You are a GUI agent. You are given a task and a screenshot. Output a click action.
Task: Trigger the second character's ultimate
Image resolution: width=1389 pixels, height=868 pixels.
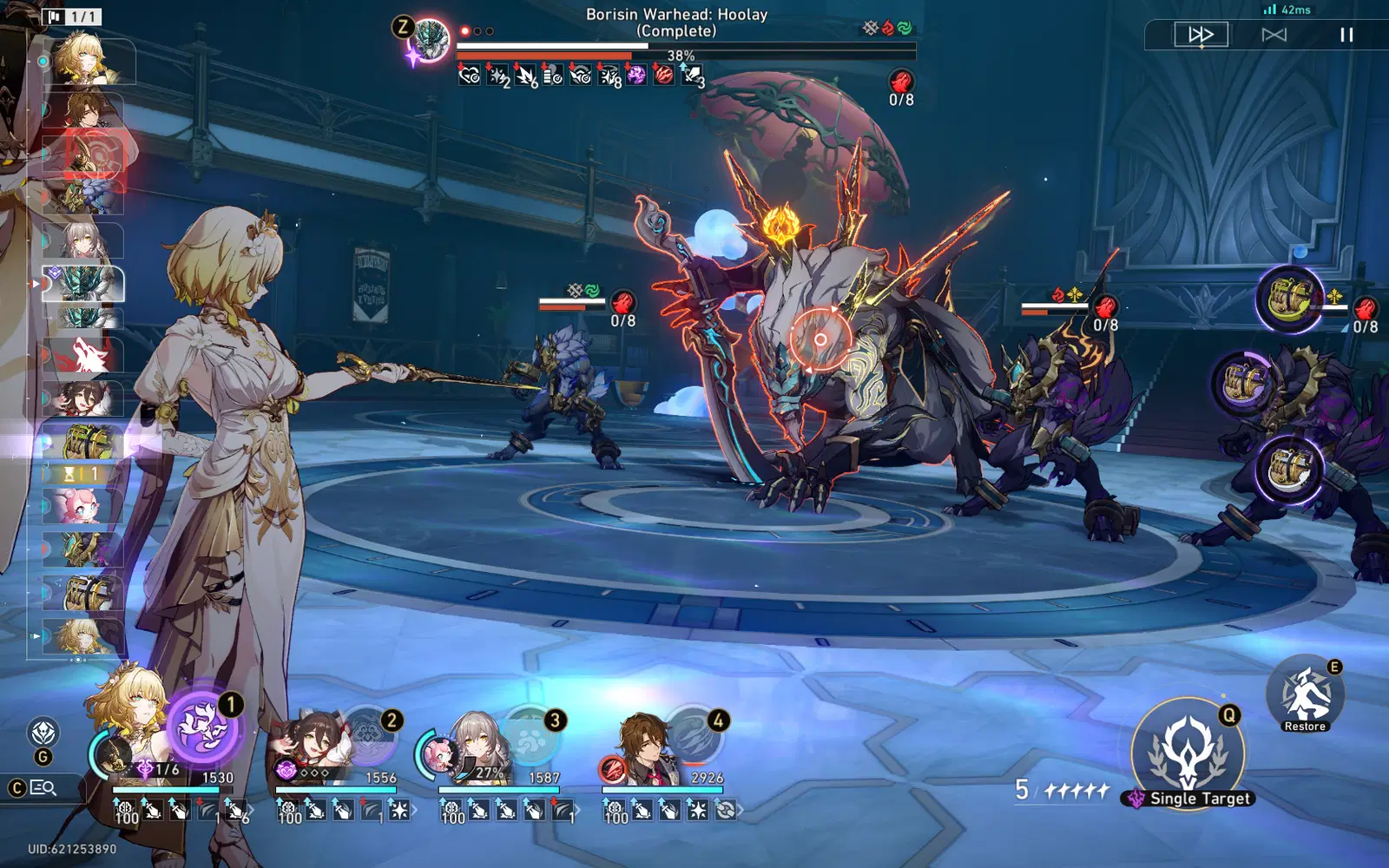pyautogui.click(x=368, y=733)
